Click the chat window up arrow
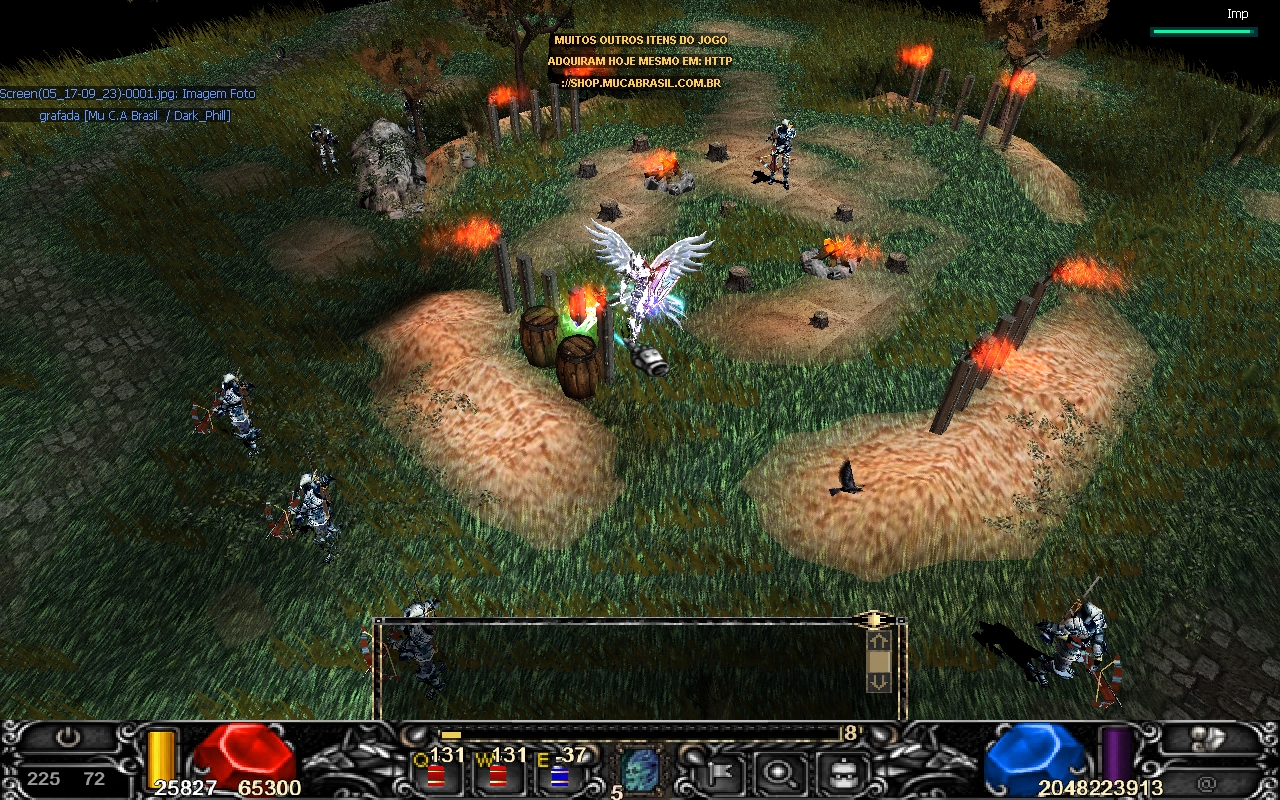 point(878,641)
